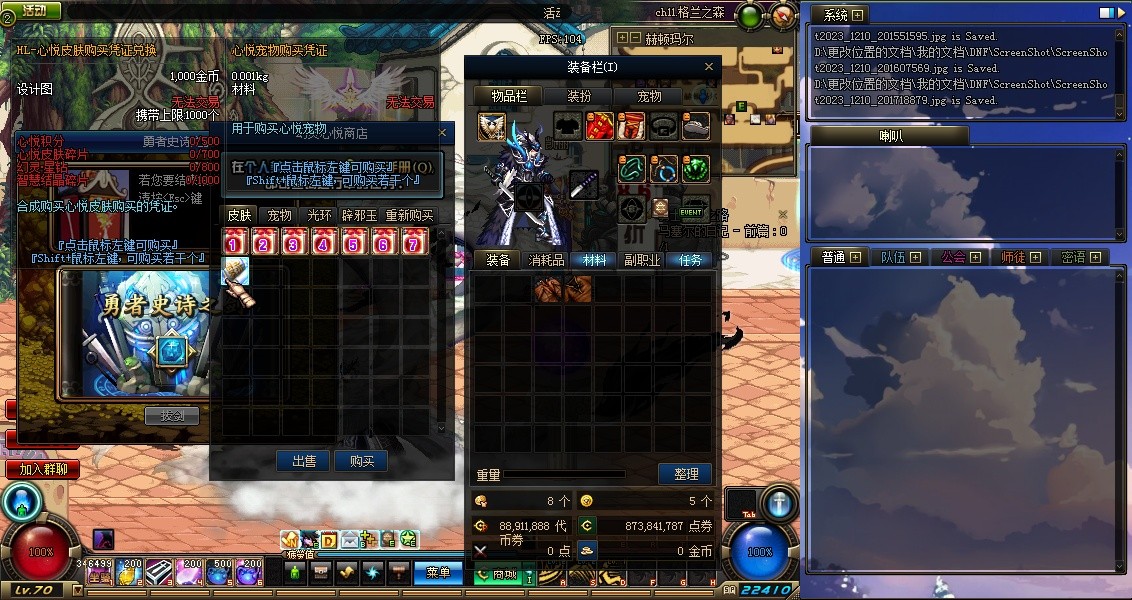Select shop item box number 7
This screenshot has width=1132, height=600.
(415, 241)
